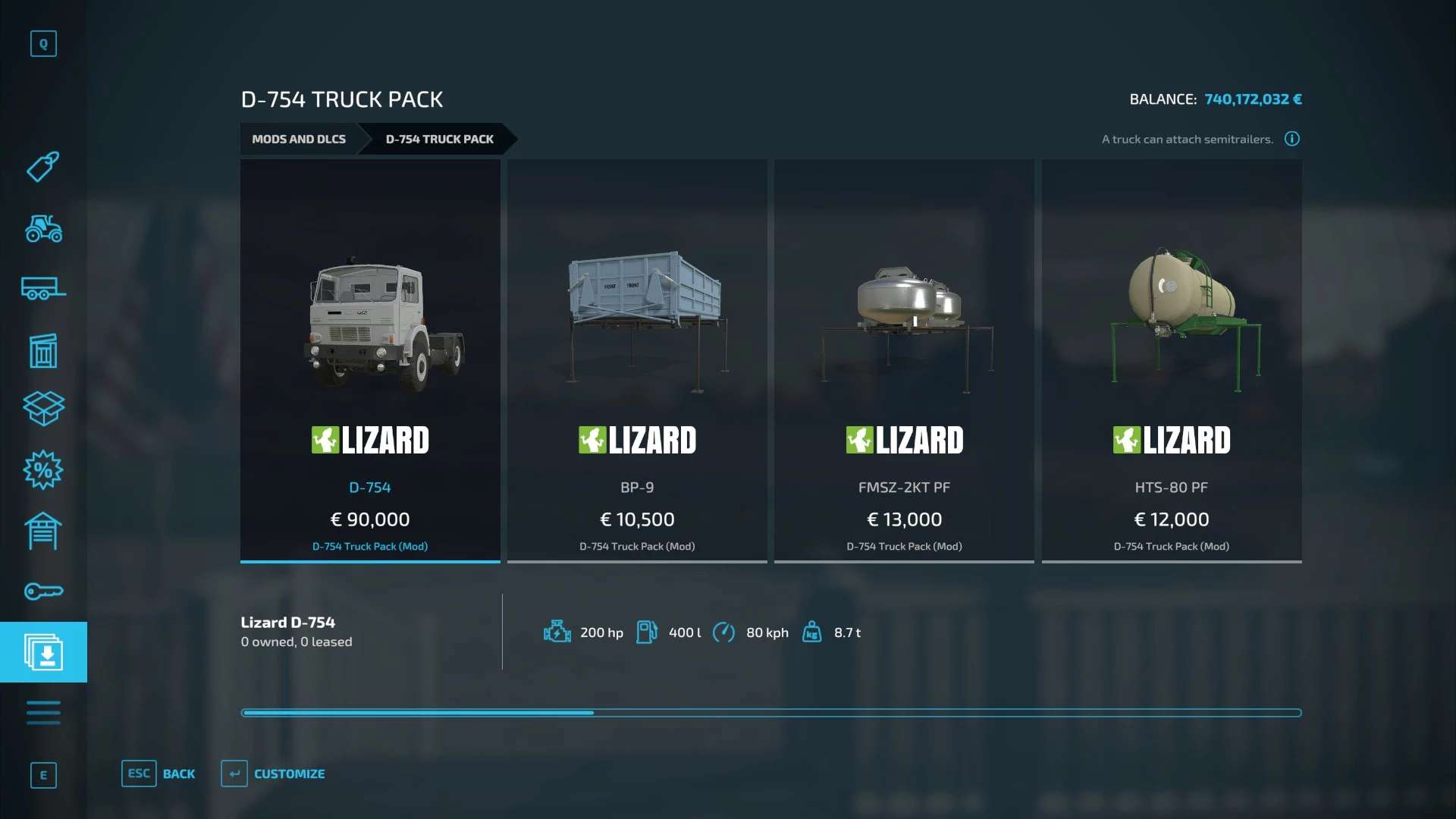Select the Lizard D-754 truck card
Image resolution: width=1456 pixels, height=819 pixels.
[370, 360]
